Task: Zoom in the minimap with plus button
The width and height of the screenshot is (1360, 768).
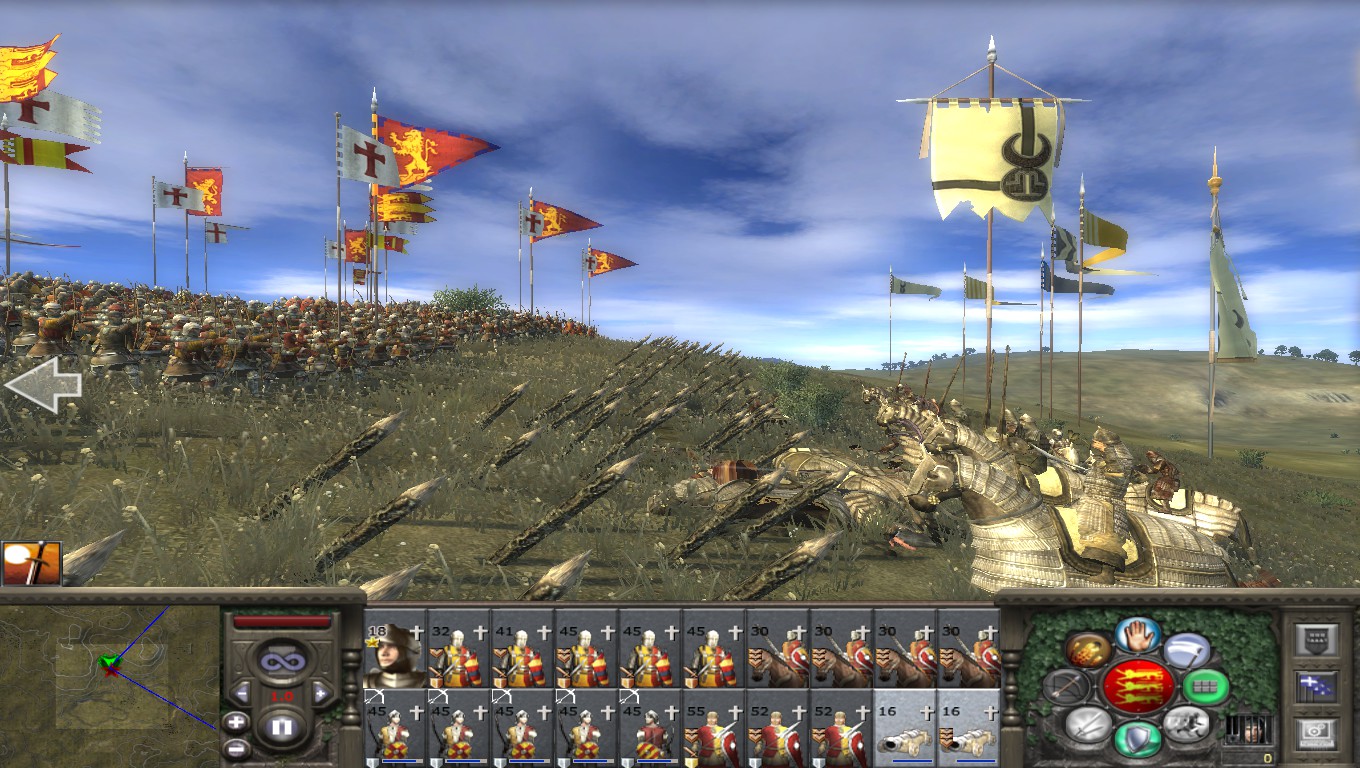Action: [x=236, y=721]
